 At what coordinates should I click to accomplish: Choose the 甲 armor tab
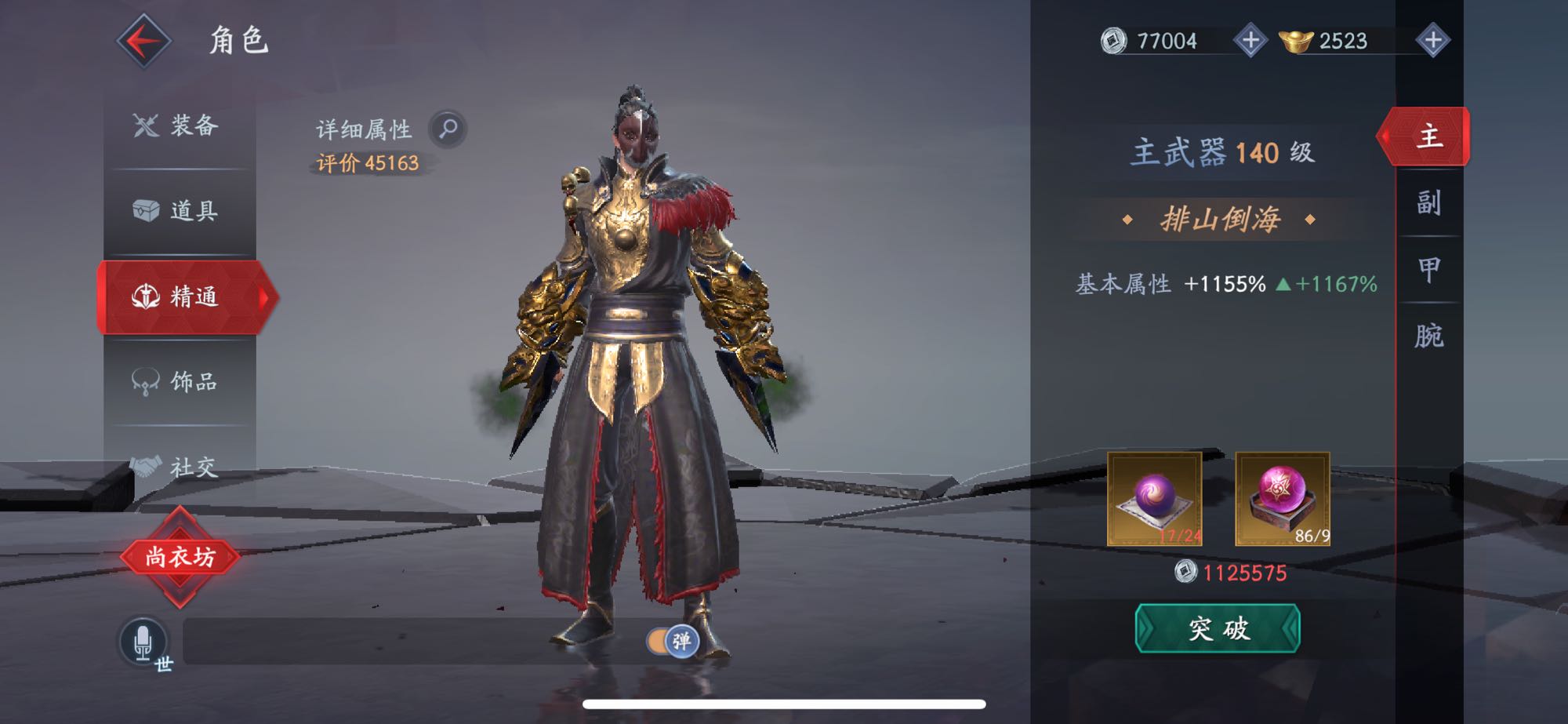(x=1428, y=270)
